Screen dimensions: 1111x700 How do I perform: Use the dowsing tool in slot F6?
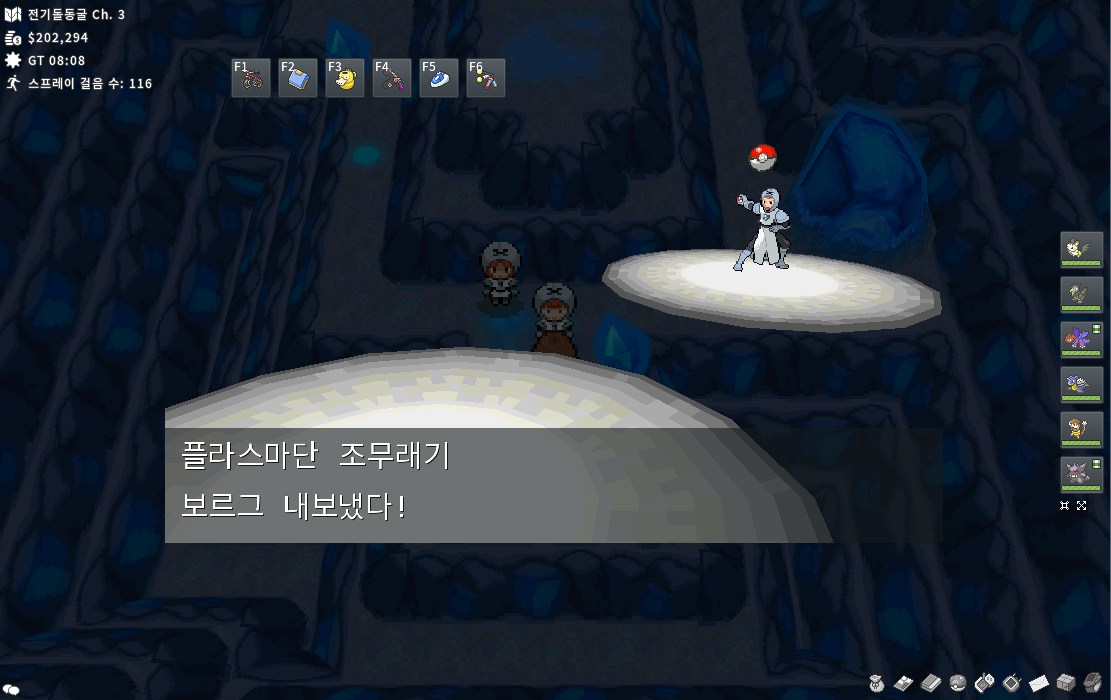tap(486, 78)
